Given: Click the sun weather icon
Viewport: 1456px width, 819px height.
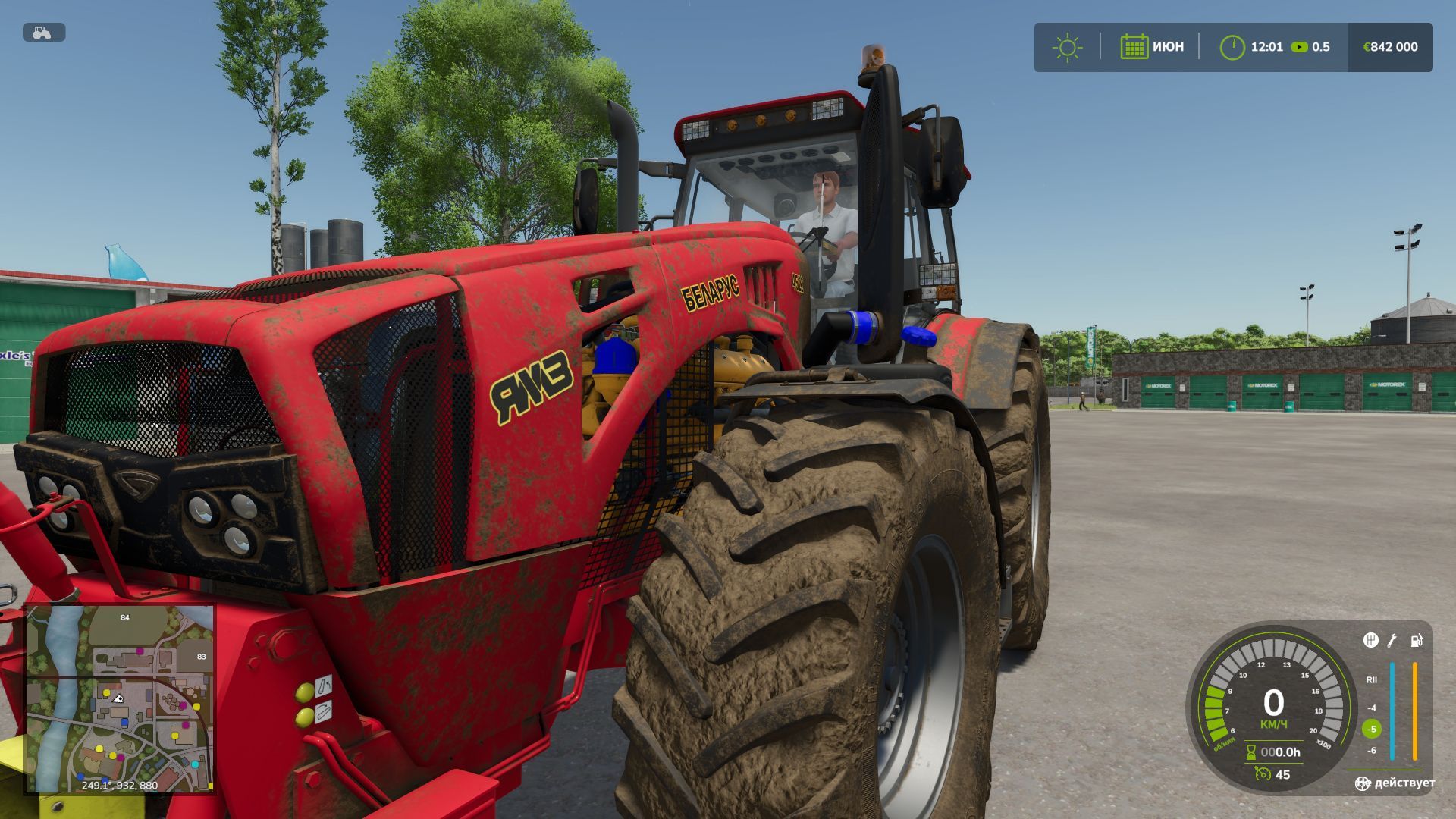Looking at the screenshot, I should pyautogui.click(x=1066, y=45).
